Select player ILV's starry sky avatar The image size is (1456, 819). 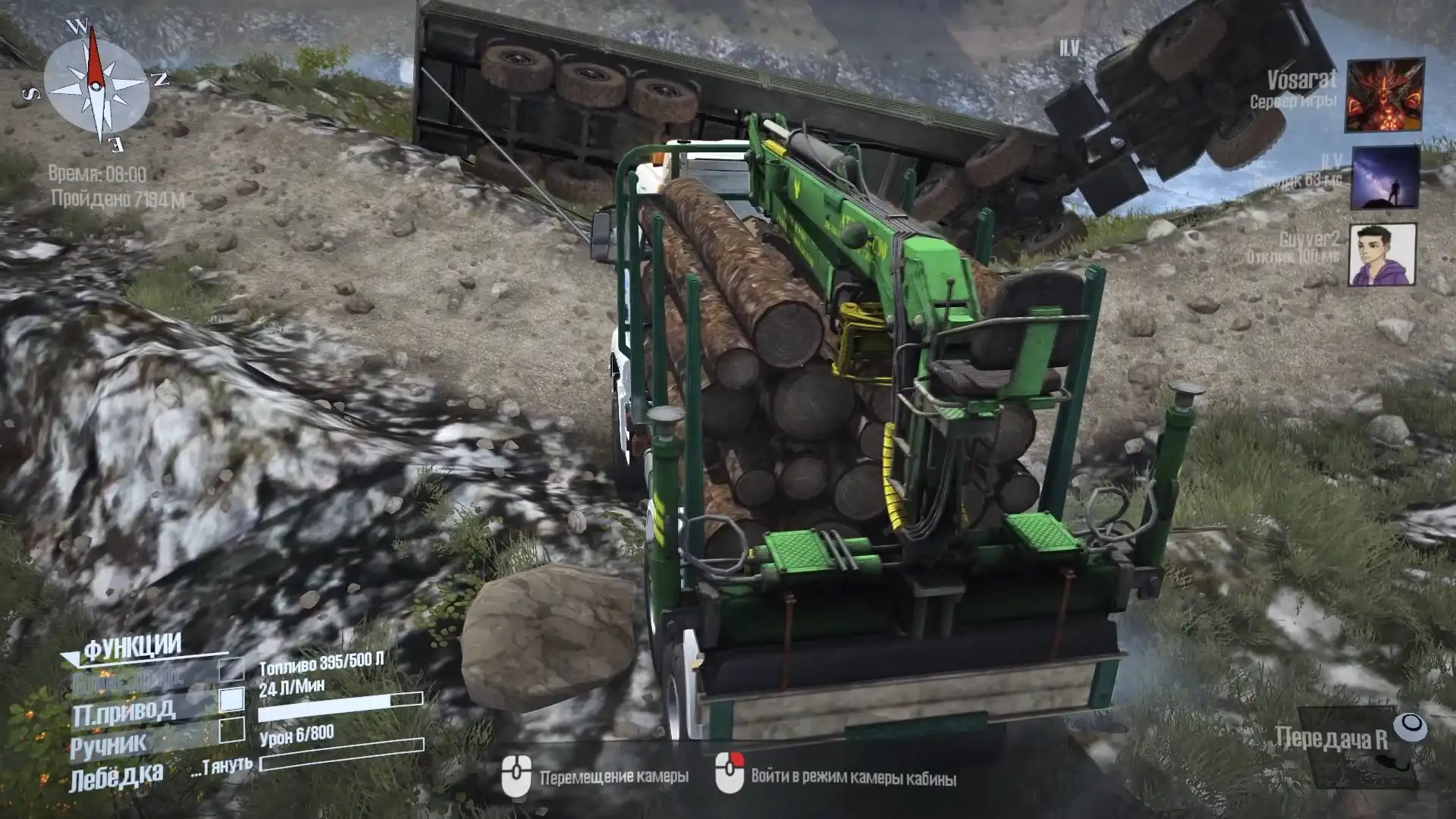[1385, 177]
